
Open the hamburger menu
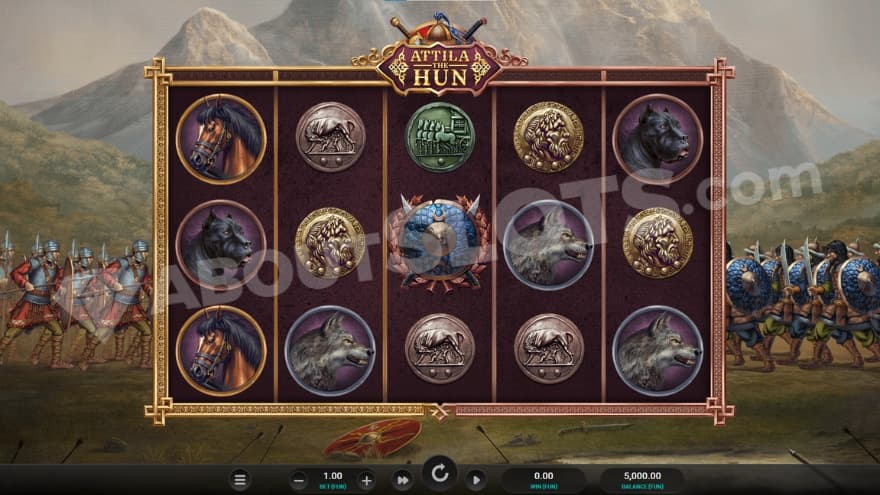tap(240, 480)
